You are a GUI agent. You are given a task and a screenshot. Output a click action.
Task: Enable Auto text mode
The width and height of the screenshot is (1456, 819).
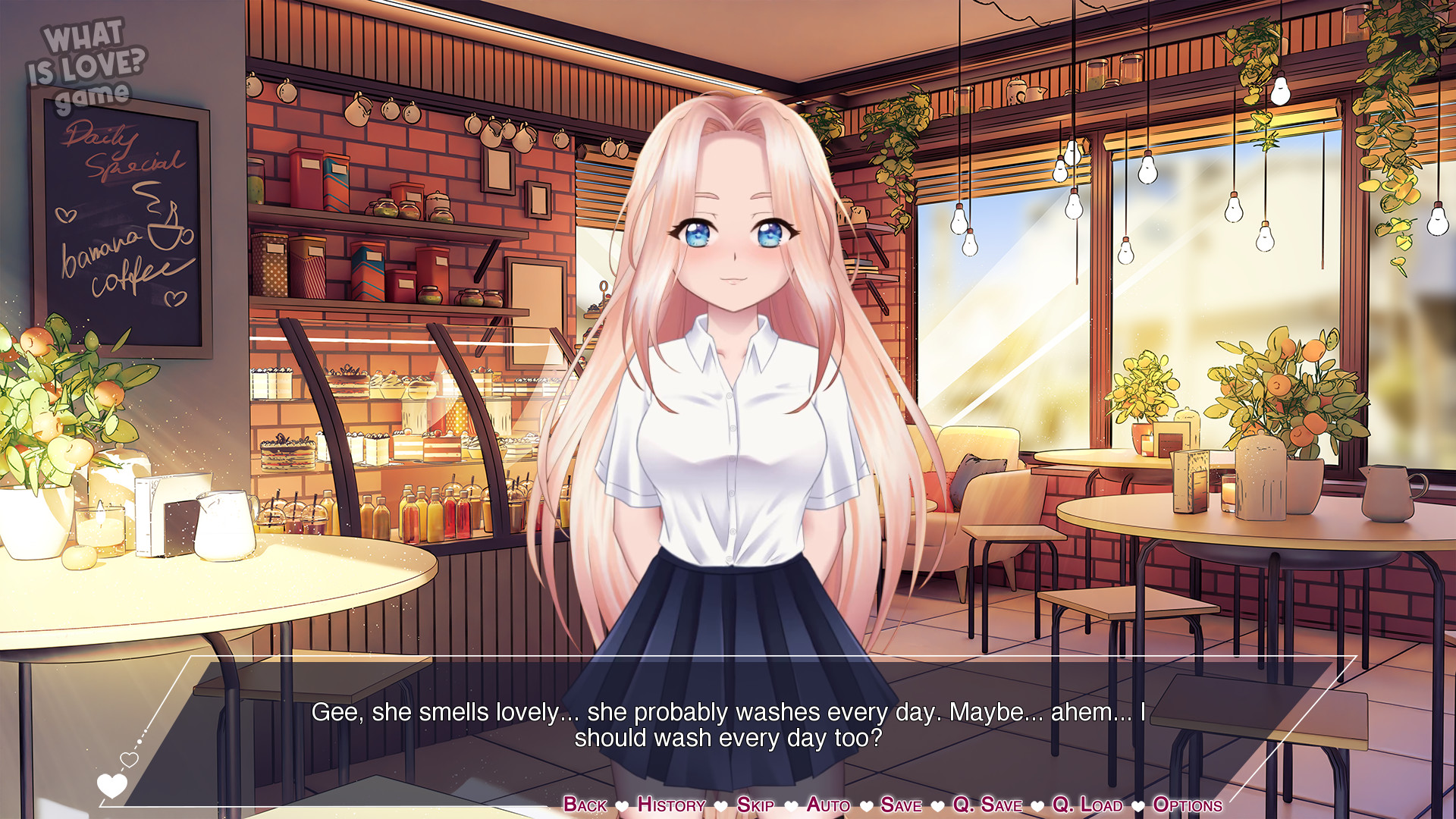point(829,805)
